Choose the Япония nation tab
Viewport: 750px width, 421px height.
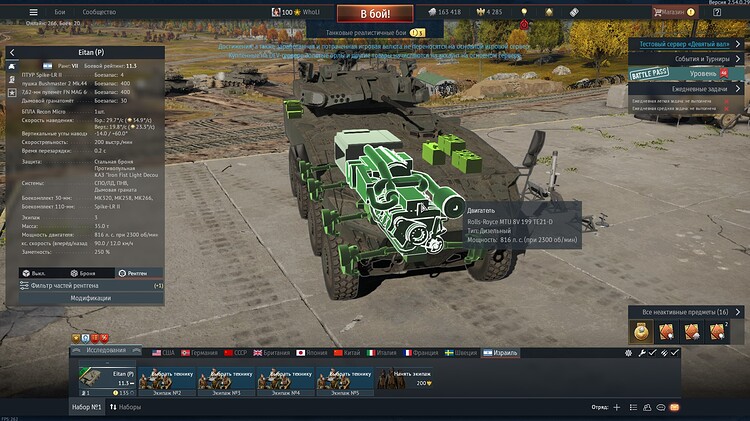point(313,352)
